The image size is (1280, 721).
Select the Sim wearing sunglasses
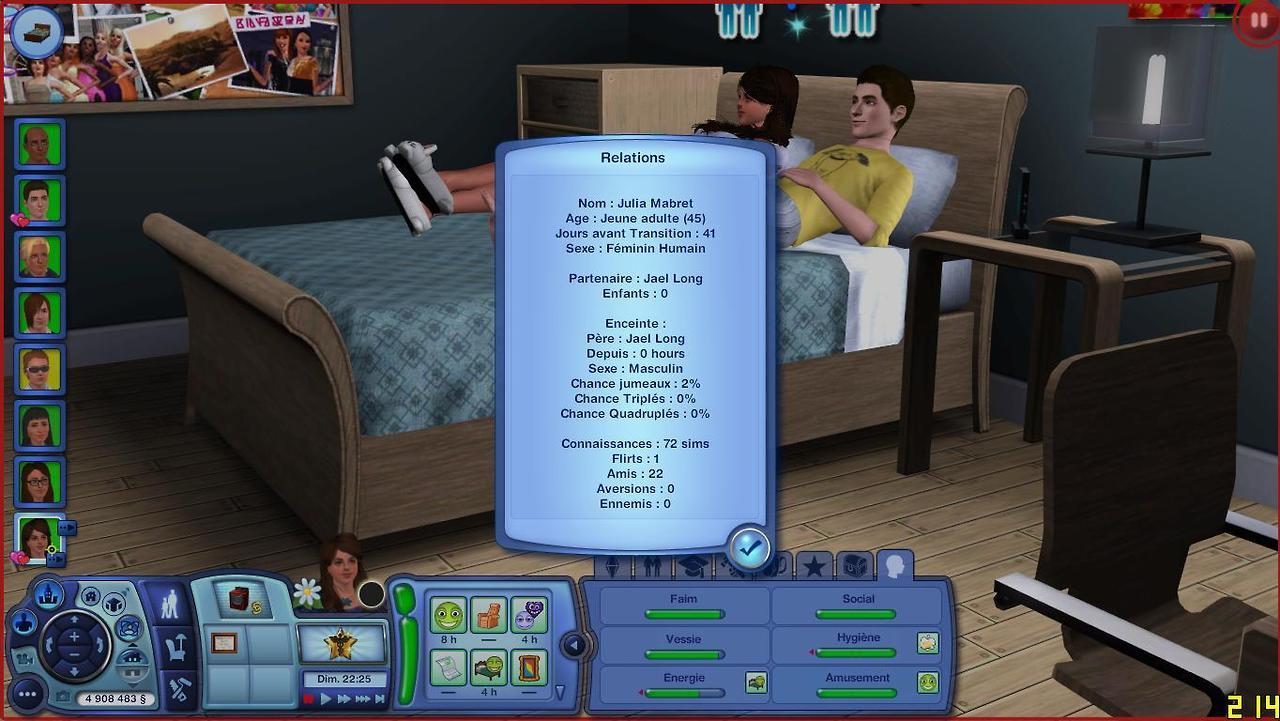40,370
